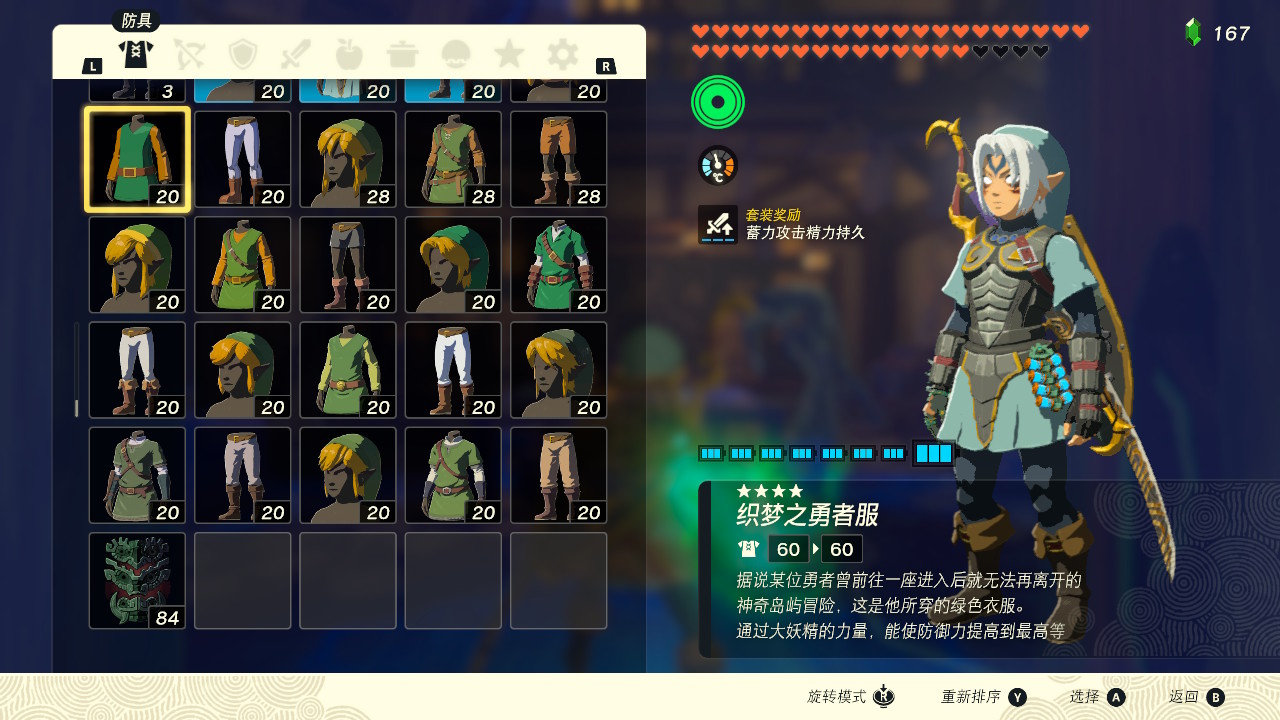1280x720 pixels.
Task: Pick the tan trousers in the bottom armor row
Action: [x=558, y=476]
